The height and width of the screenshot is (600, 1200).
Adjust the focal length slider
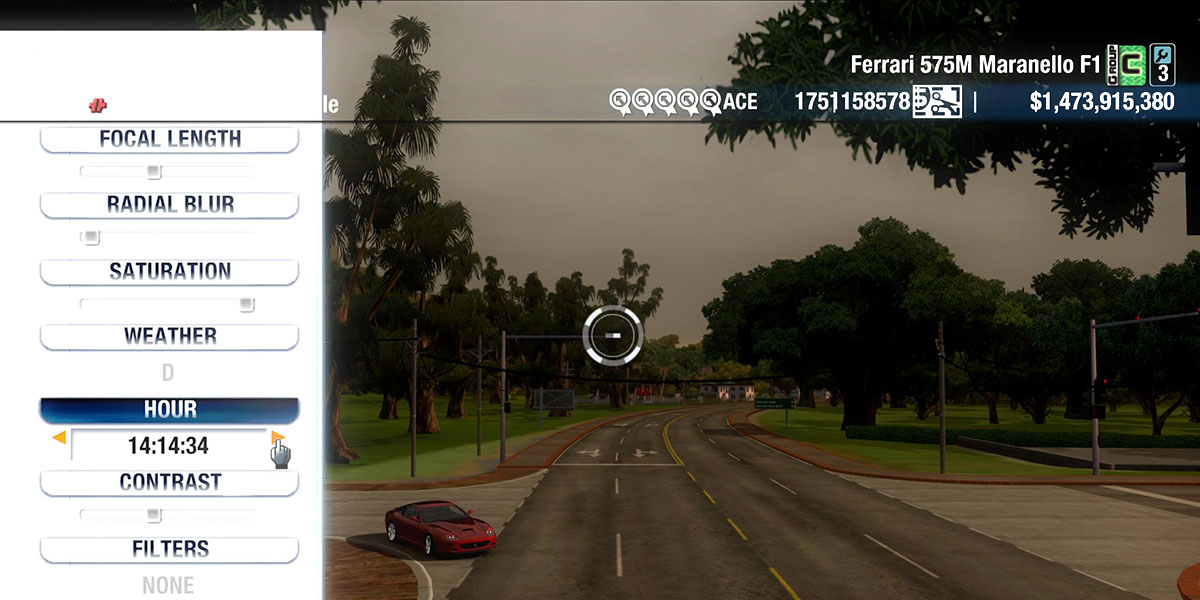[x=153, y=172]
